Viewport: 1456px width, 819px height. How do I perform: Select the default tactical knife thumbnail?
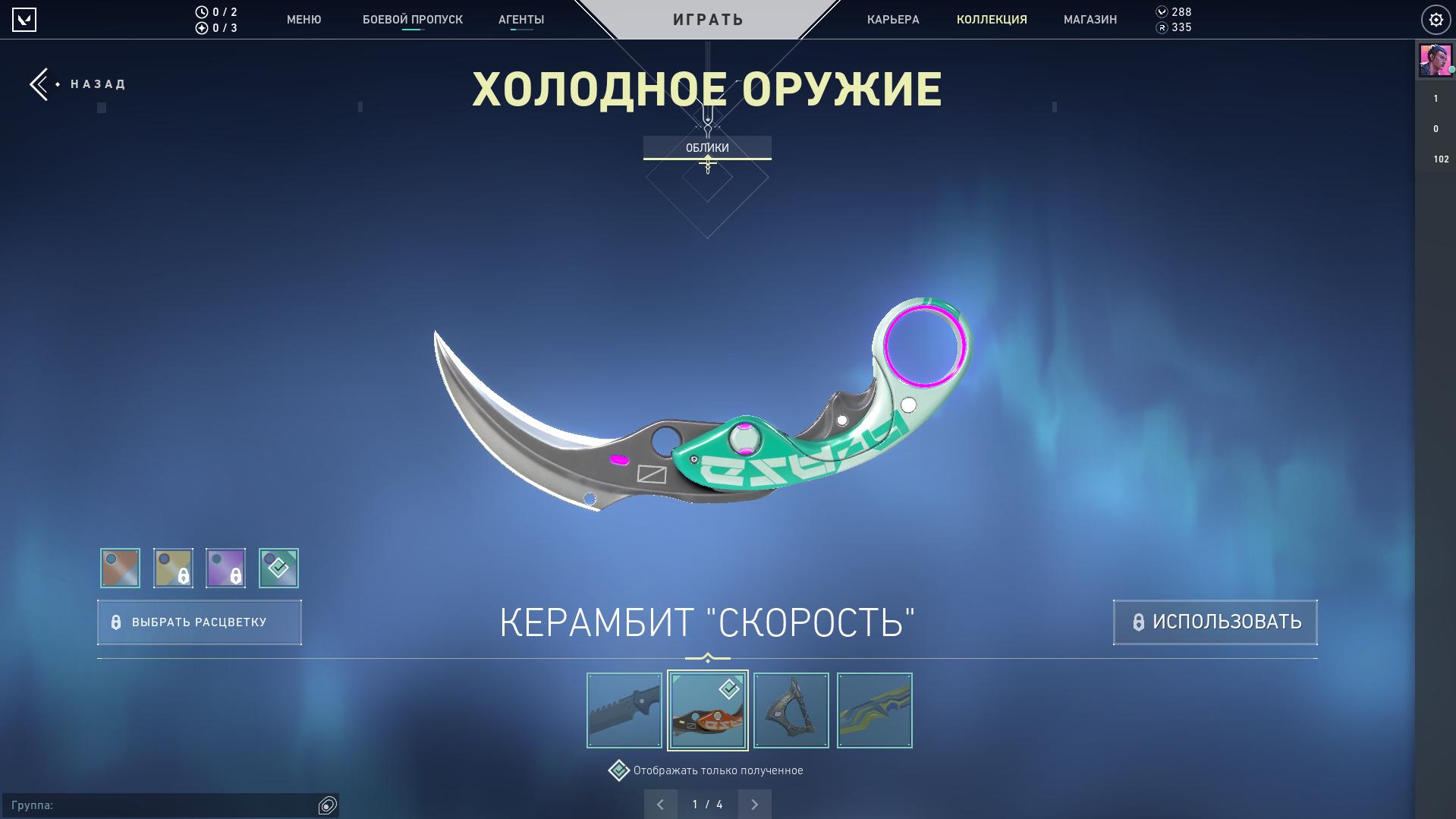tap(624, 710)
